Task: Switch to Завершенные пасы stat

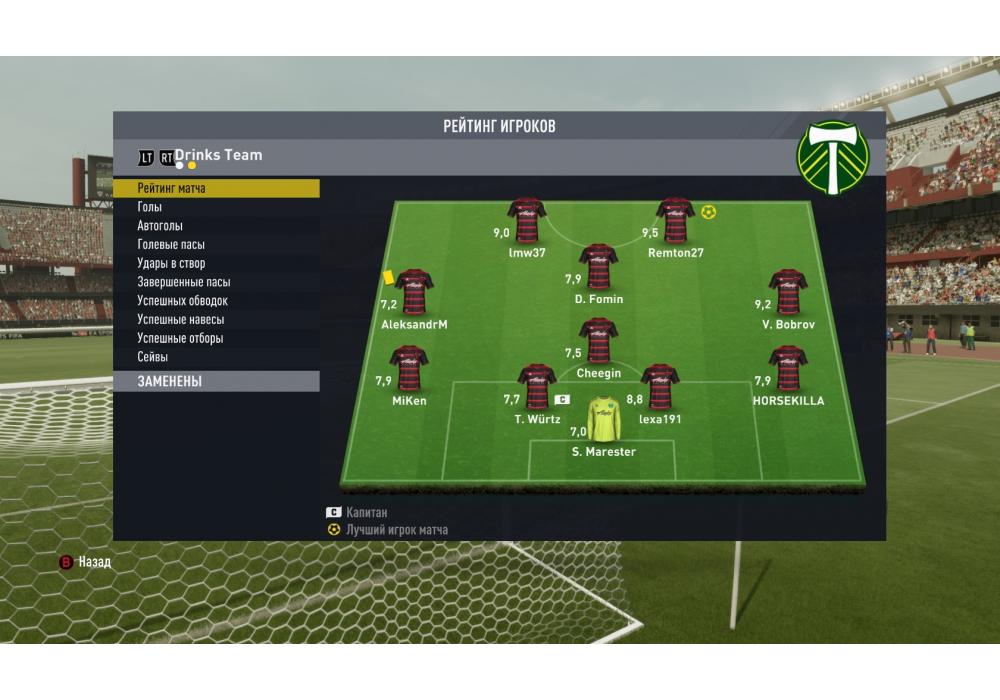Action: (x=183, y=282)
